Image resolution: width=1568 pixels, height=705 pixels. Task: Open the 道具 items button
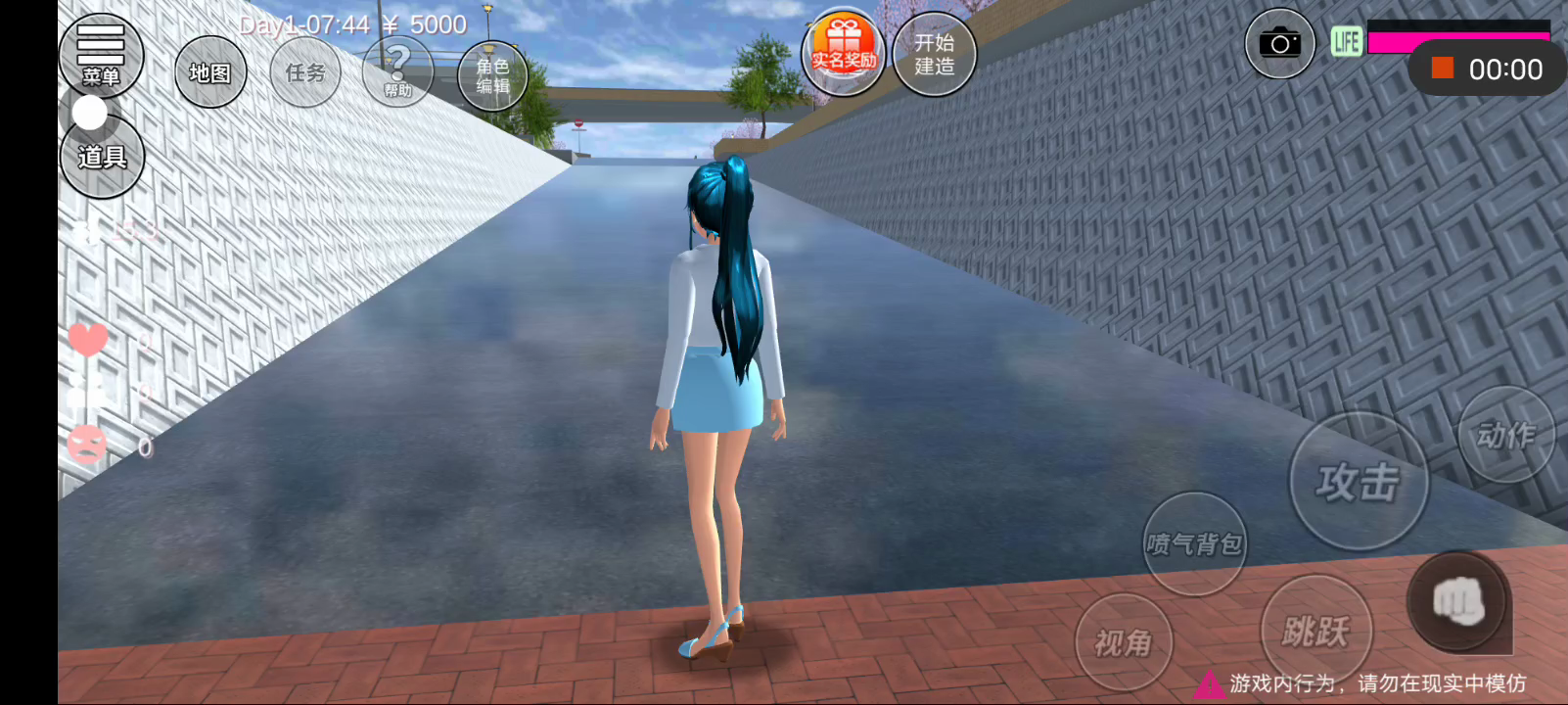coord(102,157)
